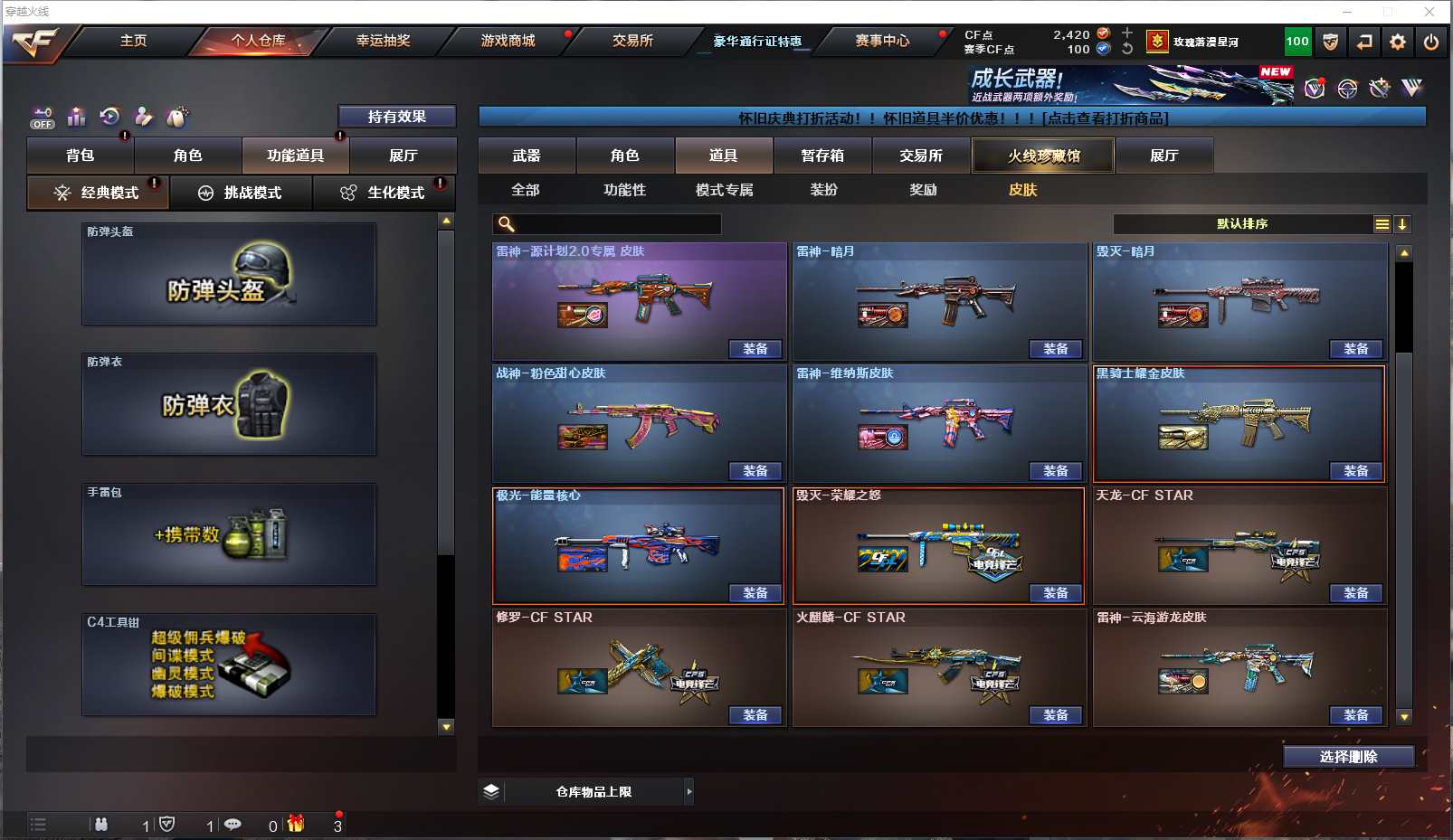Close the game window
Viewport: 1453px width, 840px height.
(1429, 12)
